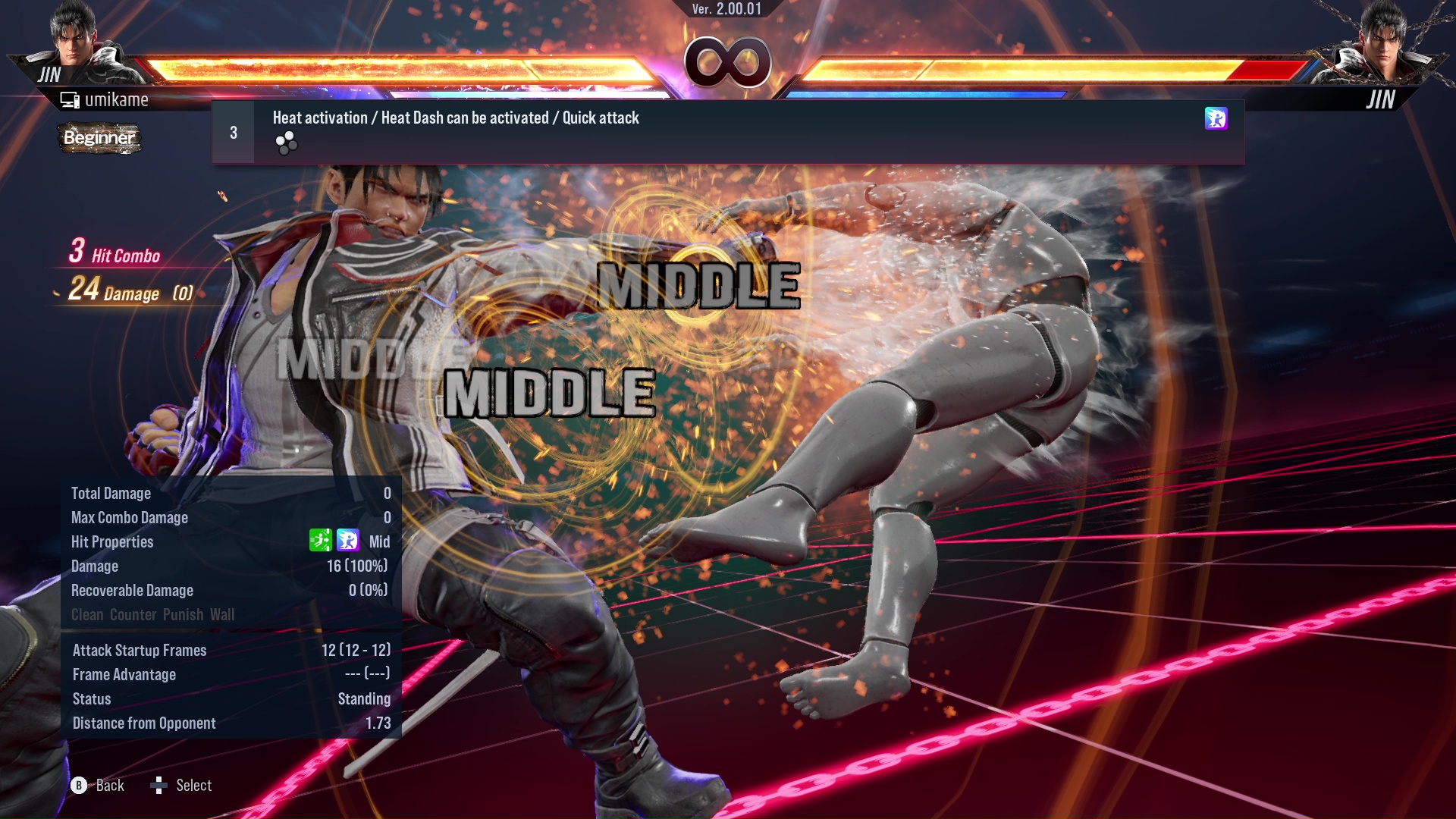The height and width of the screenshot is (819, 1456).
Task: Toggle the Counter hit state label
Action: [x=134, y=614]
